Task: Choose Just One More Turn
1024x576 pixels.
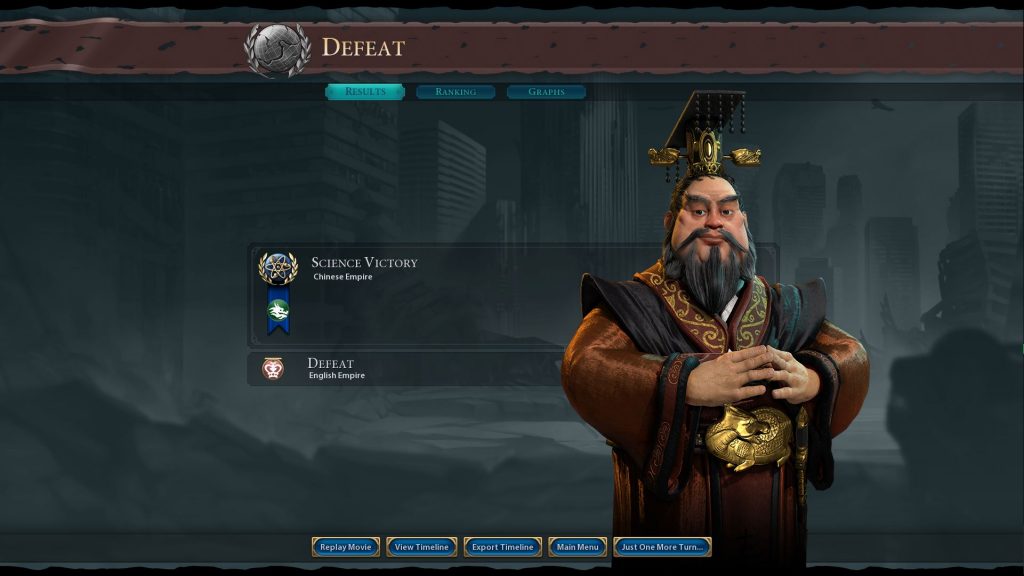Action: [x=662, y=547]
